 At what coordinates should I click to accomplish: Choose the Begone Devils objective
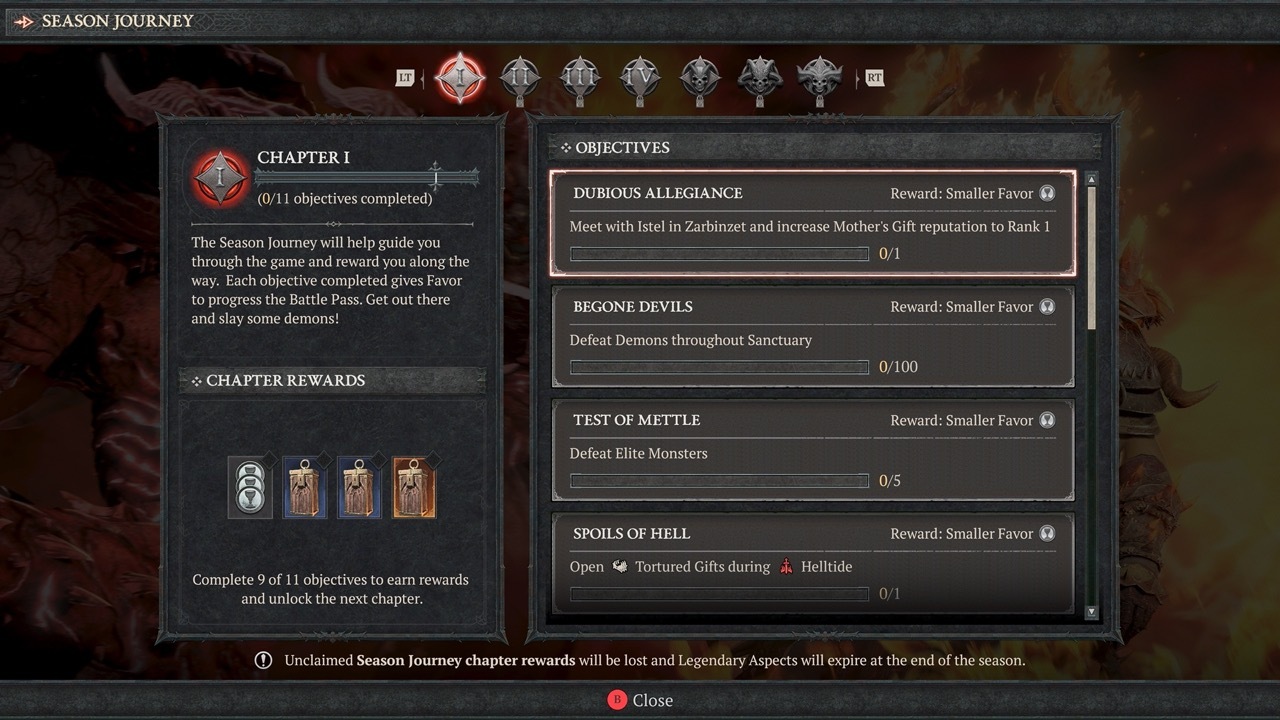(812, 336)
